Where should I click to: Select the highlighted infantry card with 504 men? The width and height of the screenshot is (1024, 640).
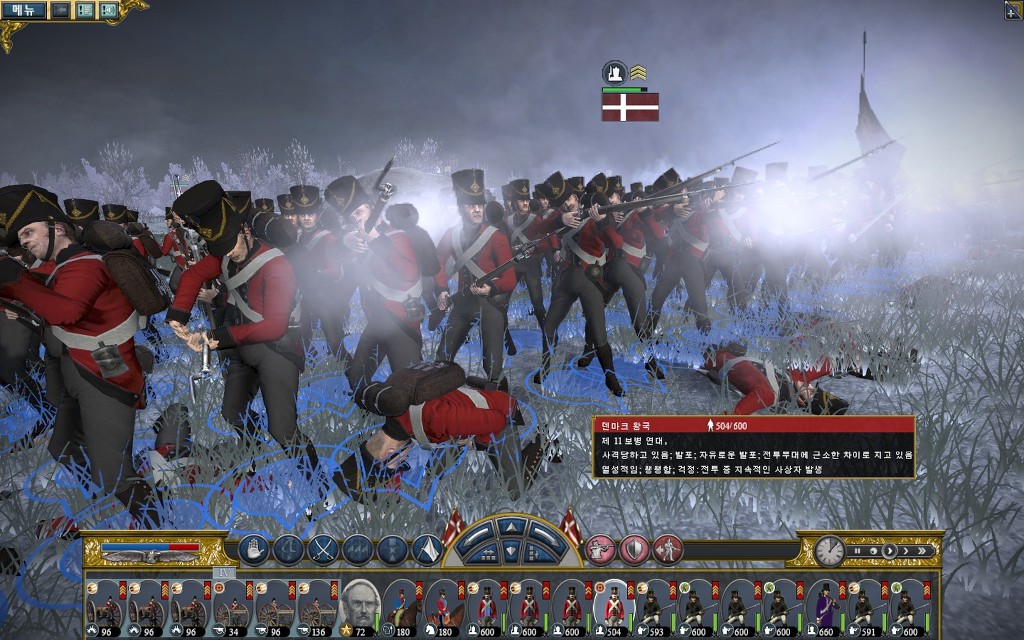click(x=612, y=603)
